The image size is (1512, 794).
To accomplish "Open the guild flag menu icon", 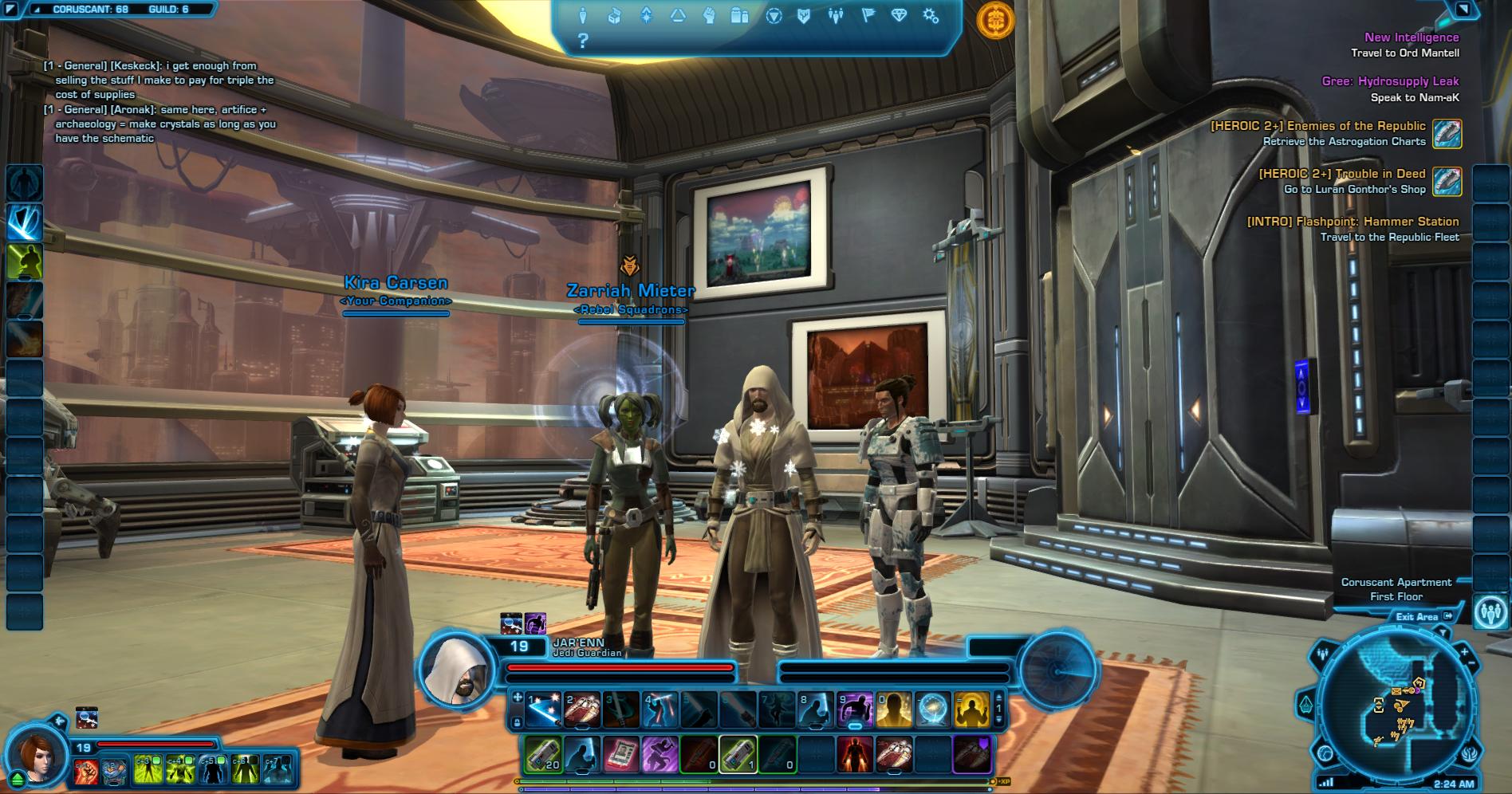I will coord(868,15).
